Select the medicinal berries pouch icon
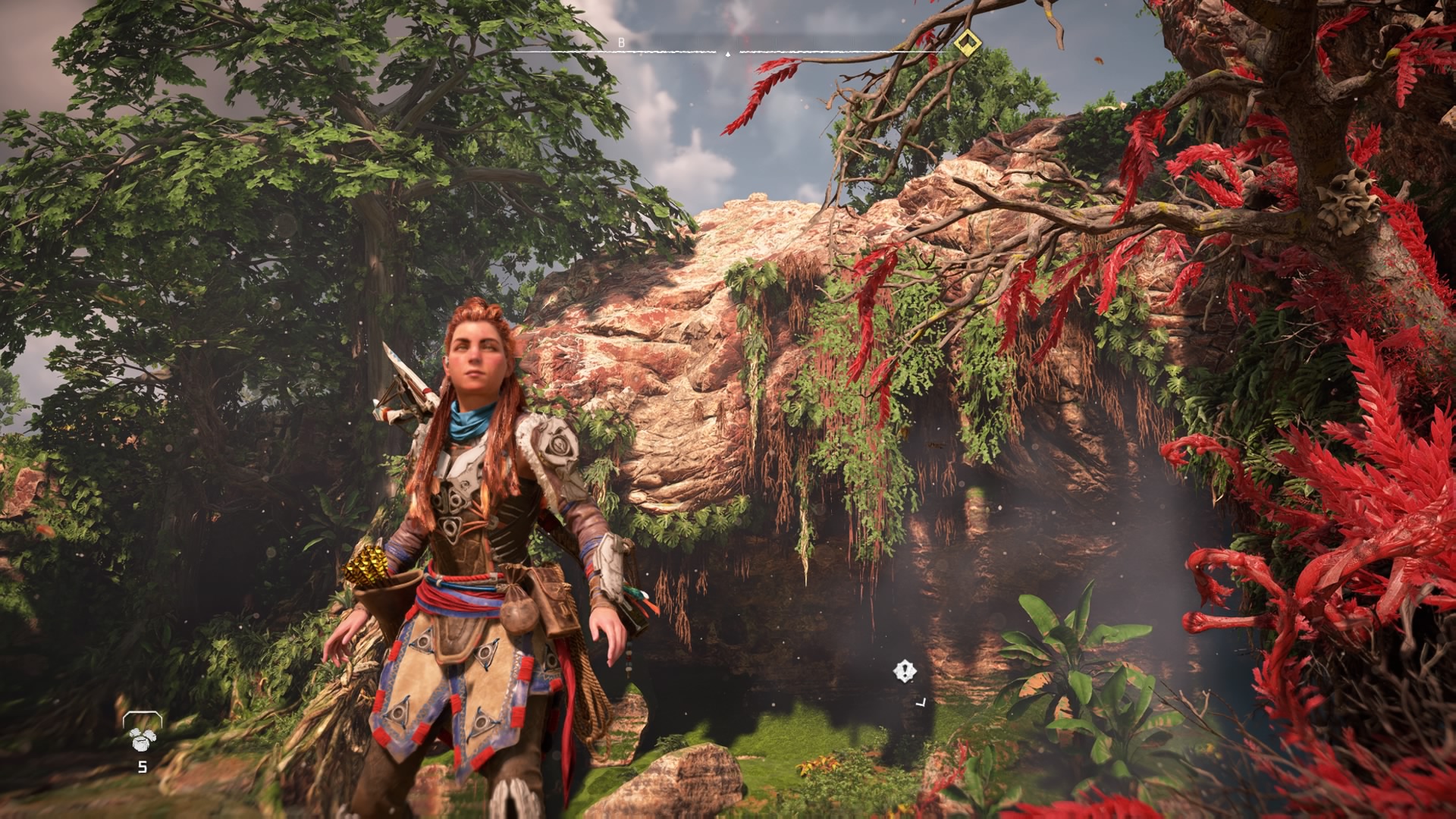 coord(142,738)
